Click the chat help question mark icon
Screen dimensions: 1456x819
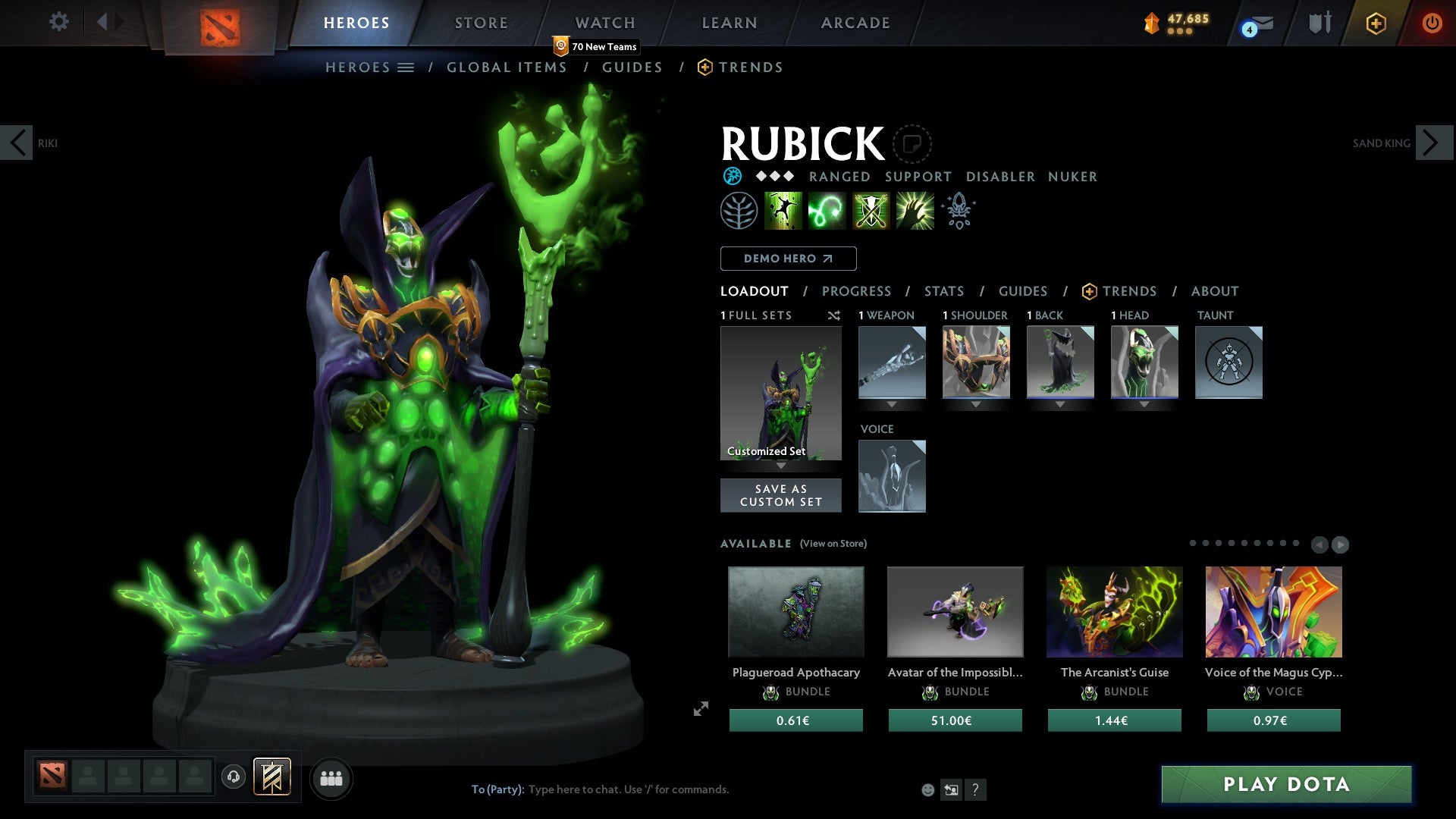pyautogui.click(x=975, y=789)
